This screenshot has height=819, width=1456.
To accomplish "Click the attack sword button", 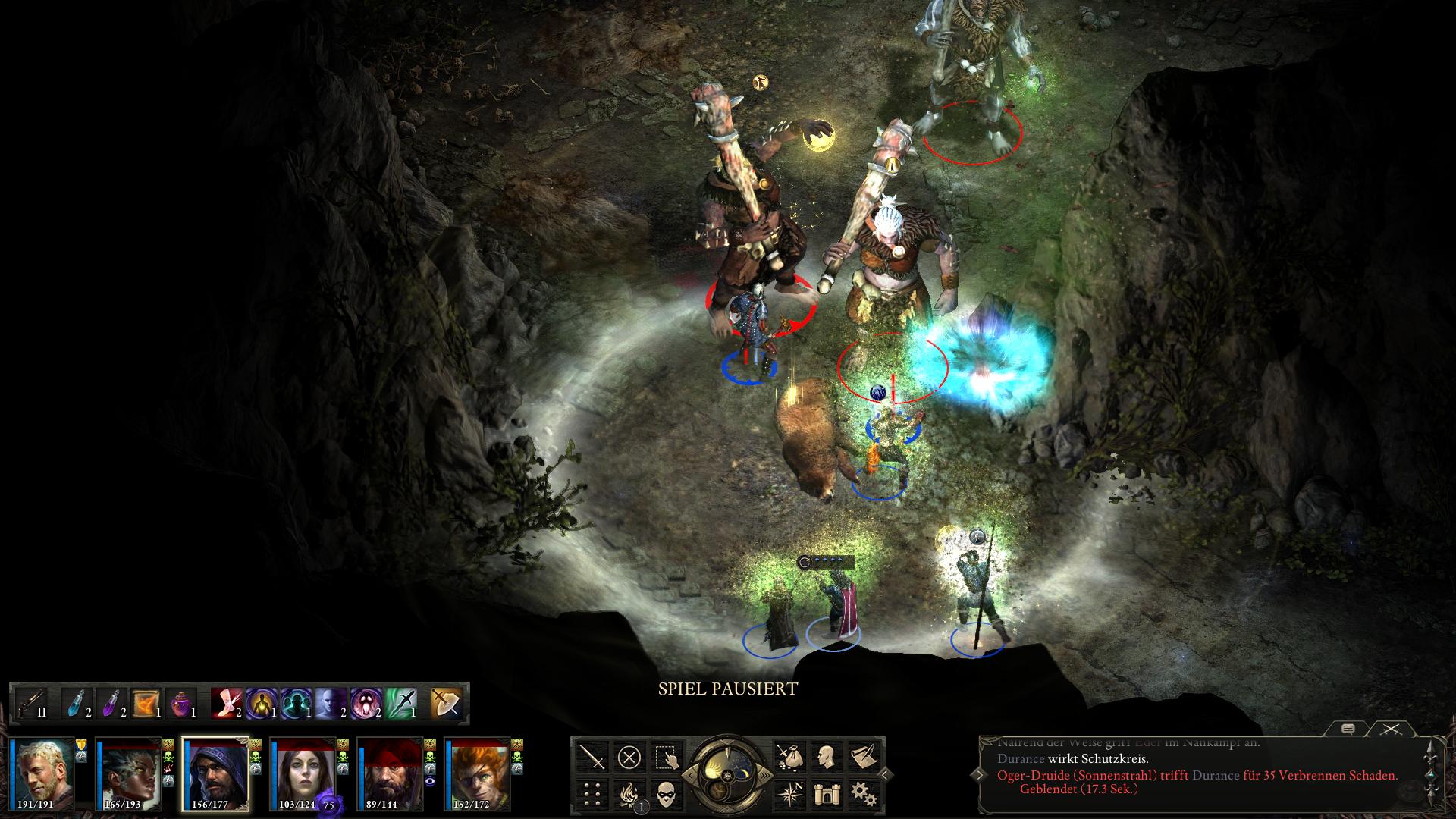I will coord(592,757).
